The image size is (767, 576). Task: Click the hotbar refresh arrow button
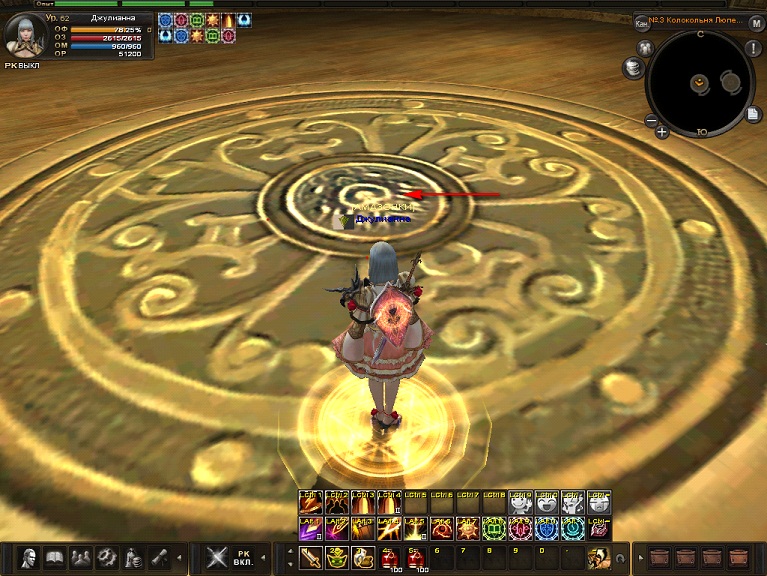[620, 558]
